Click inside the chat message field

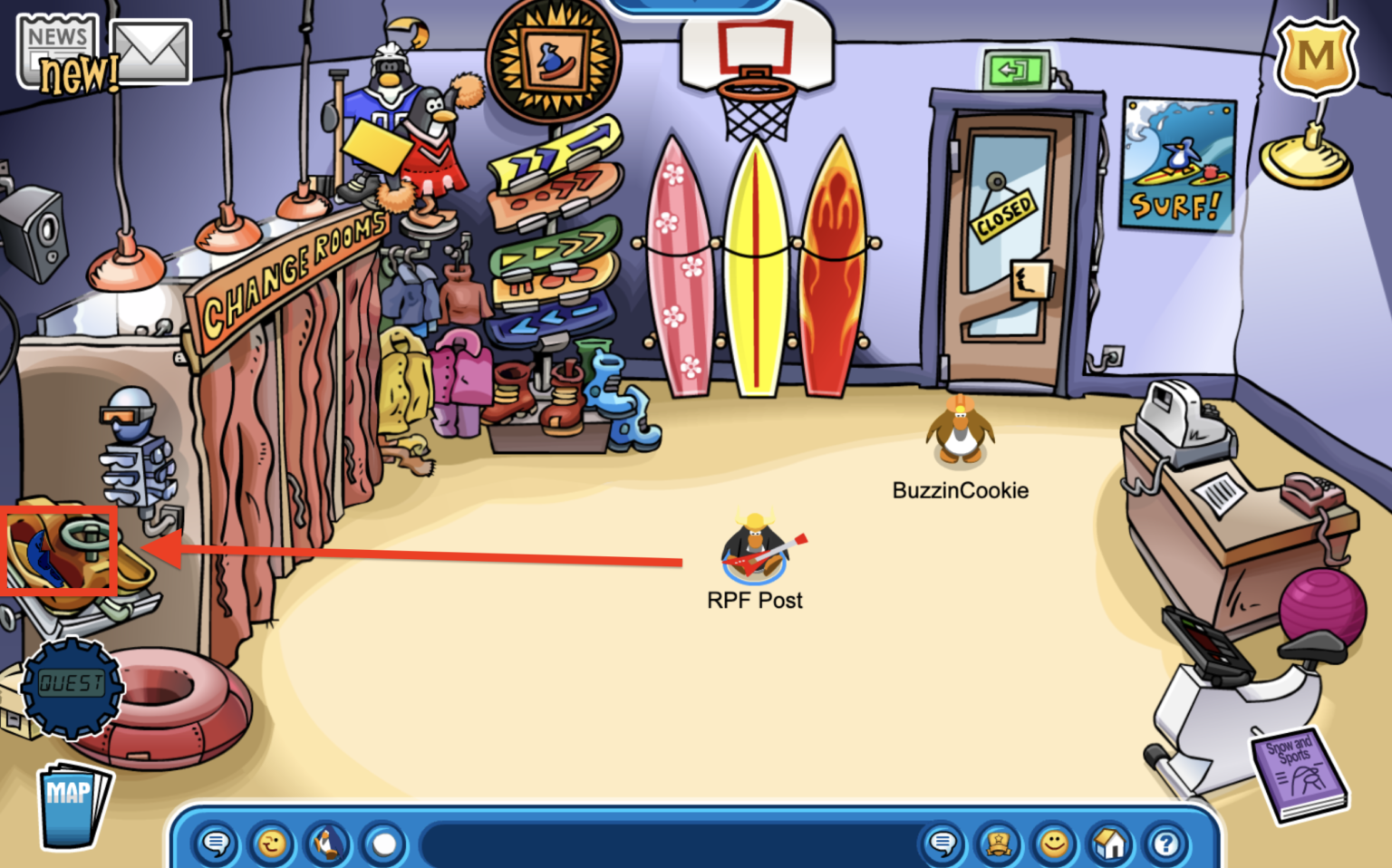(671, 844)
